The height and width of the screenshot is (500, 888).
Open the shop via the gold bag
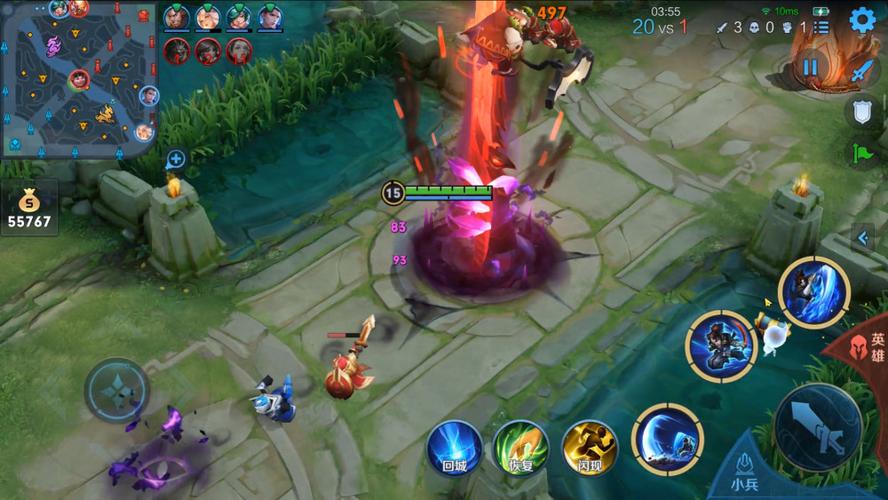click(27, 208)
